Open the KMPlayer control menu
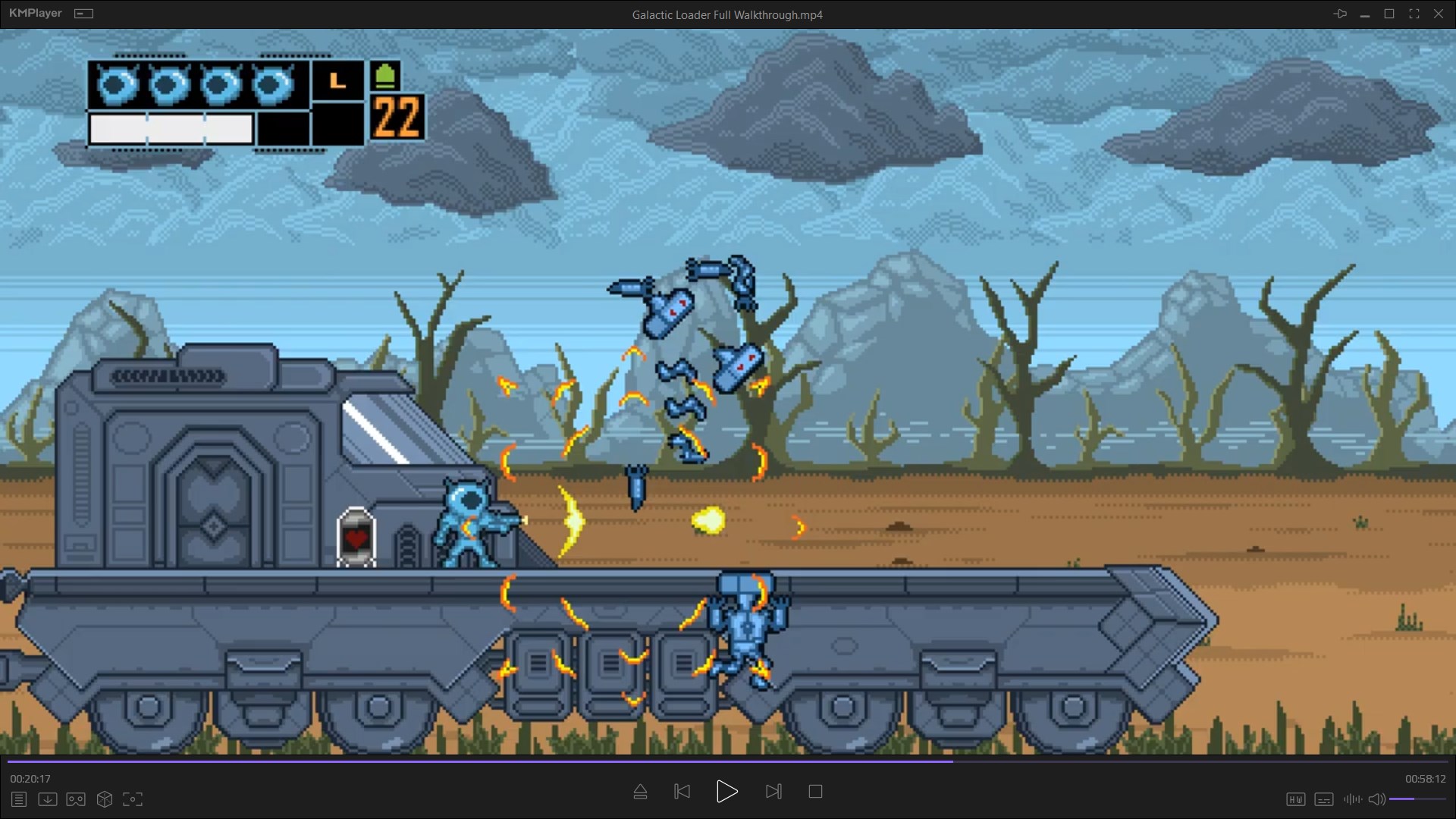The height and width of the screenshot is (819, 1456). point(83,13)
